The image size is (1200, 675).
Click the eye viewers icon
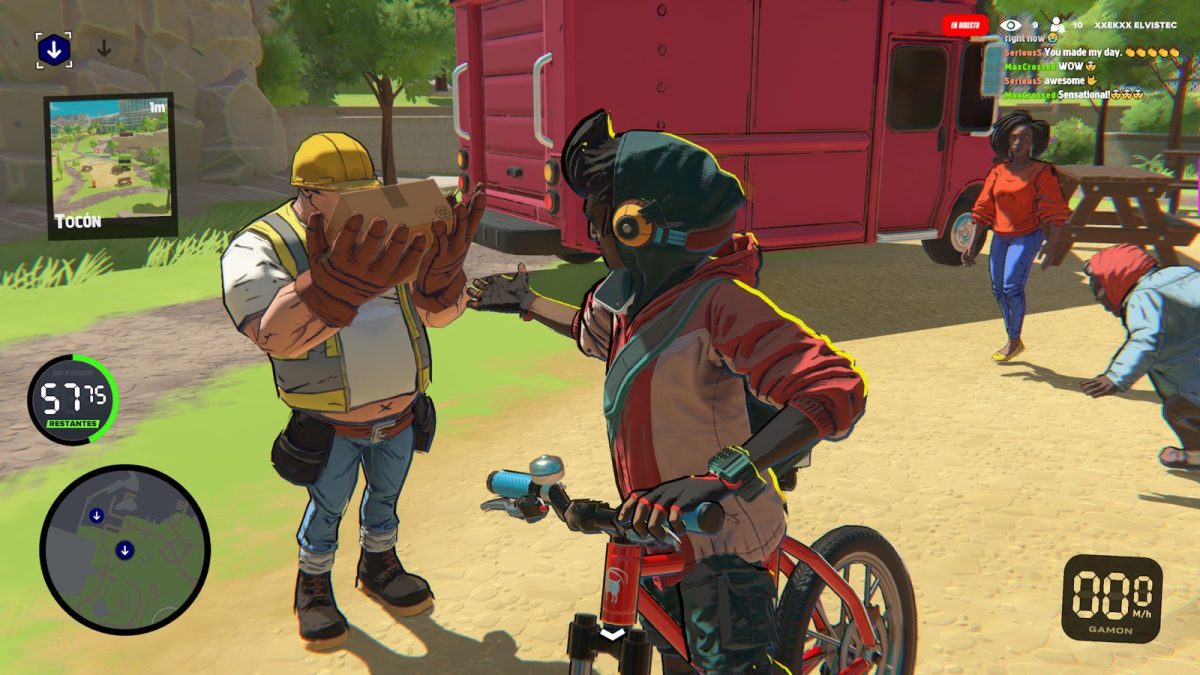pos(1010,25)
